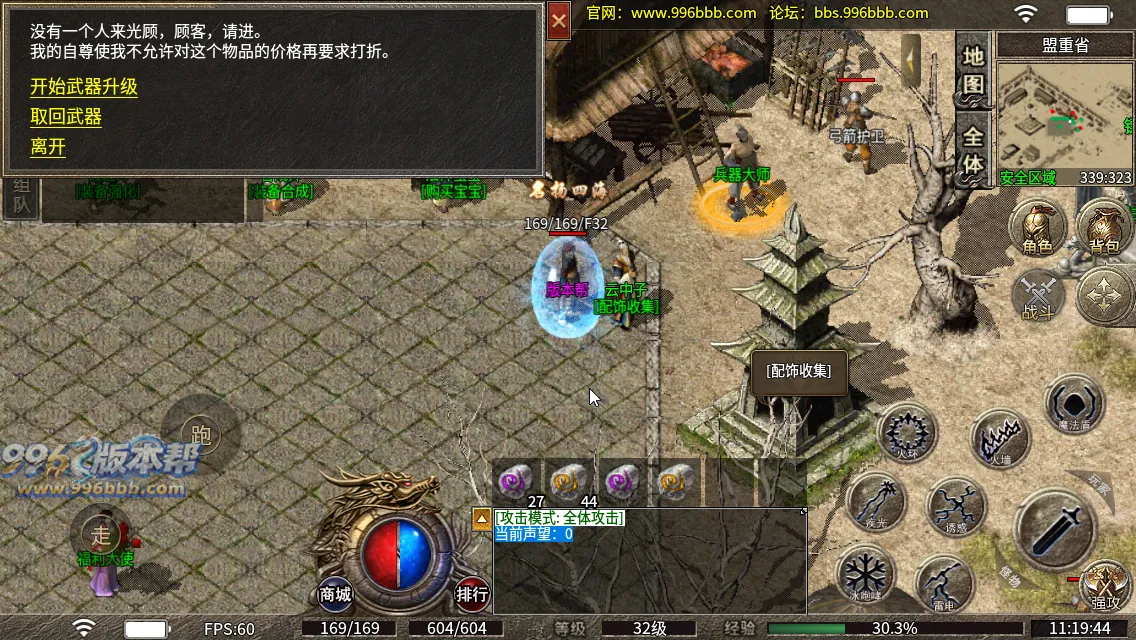Toggle the 全体 attack mode button
The height and width of the screenshot is (640, 1136).
click(x=973, y=148)
